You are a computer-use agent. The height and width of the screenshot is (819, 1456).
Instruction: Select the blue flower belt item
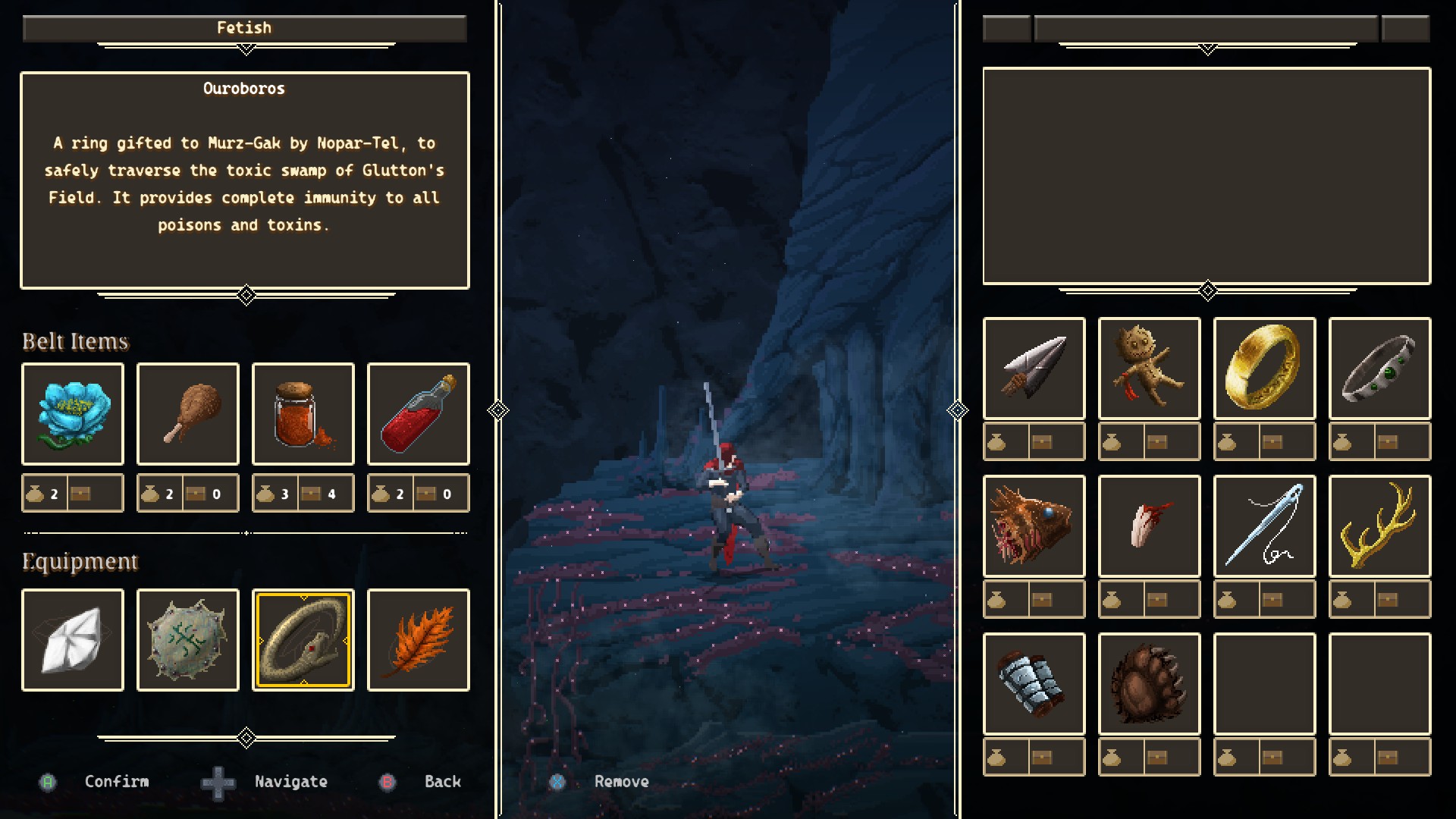[x=73, y=414]
